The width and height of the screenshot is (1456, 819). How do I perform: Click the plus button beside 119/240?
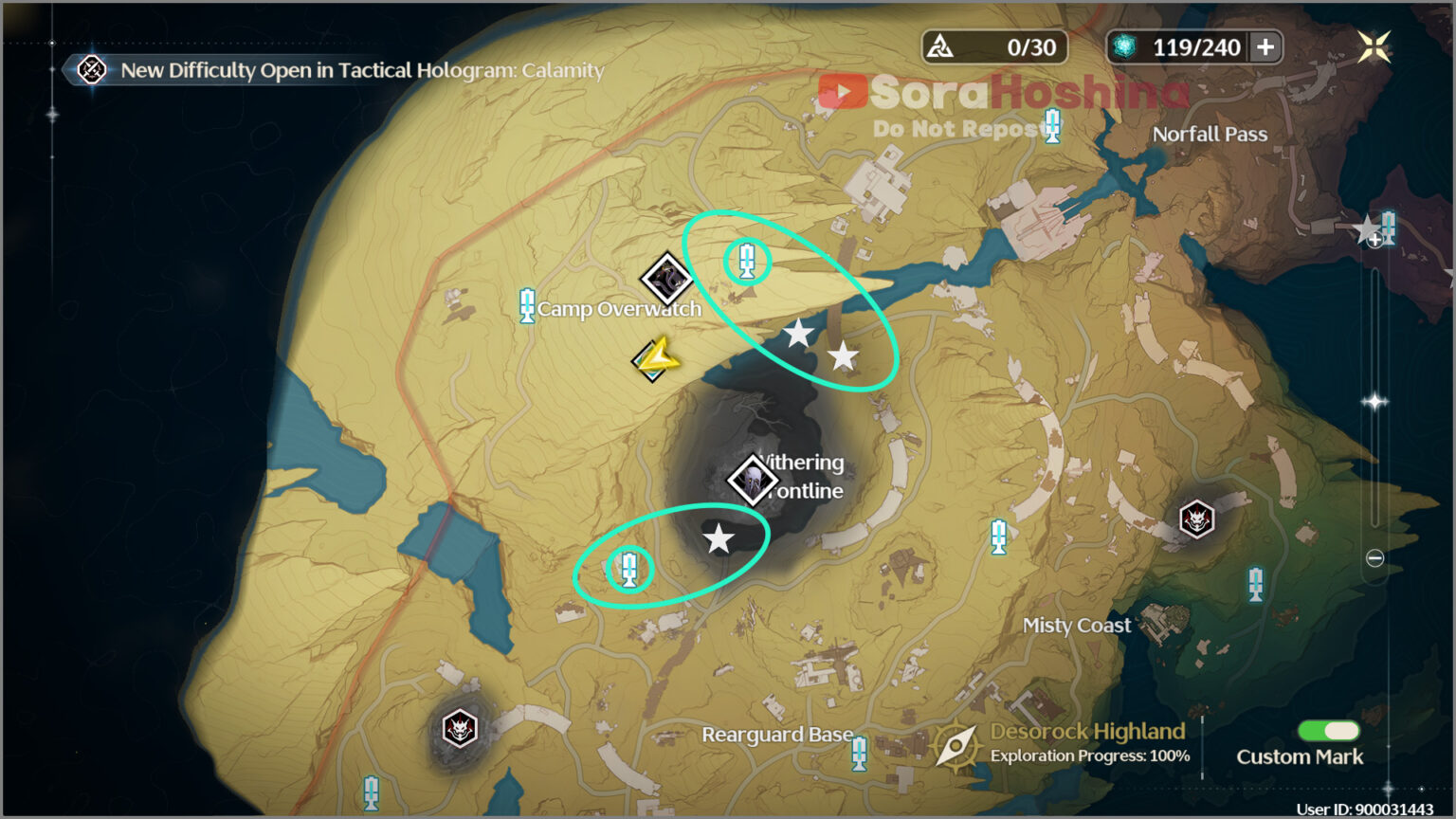click(x=1267, y=46)
